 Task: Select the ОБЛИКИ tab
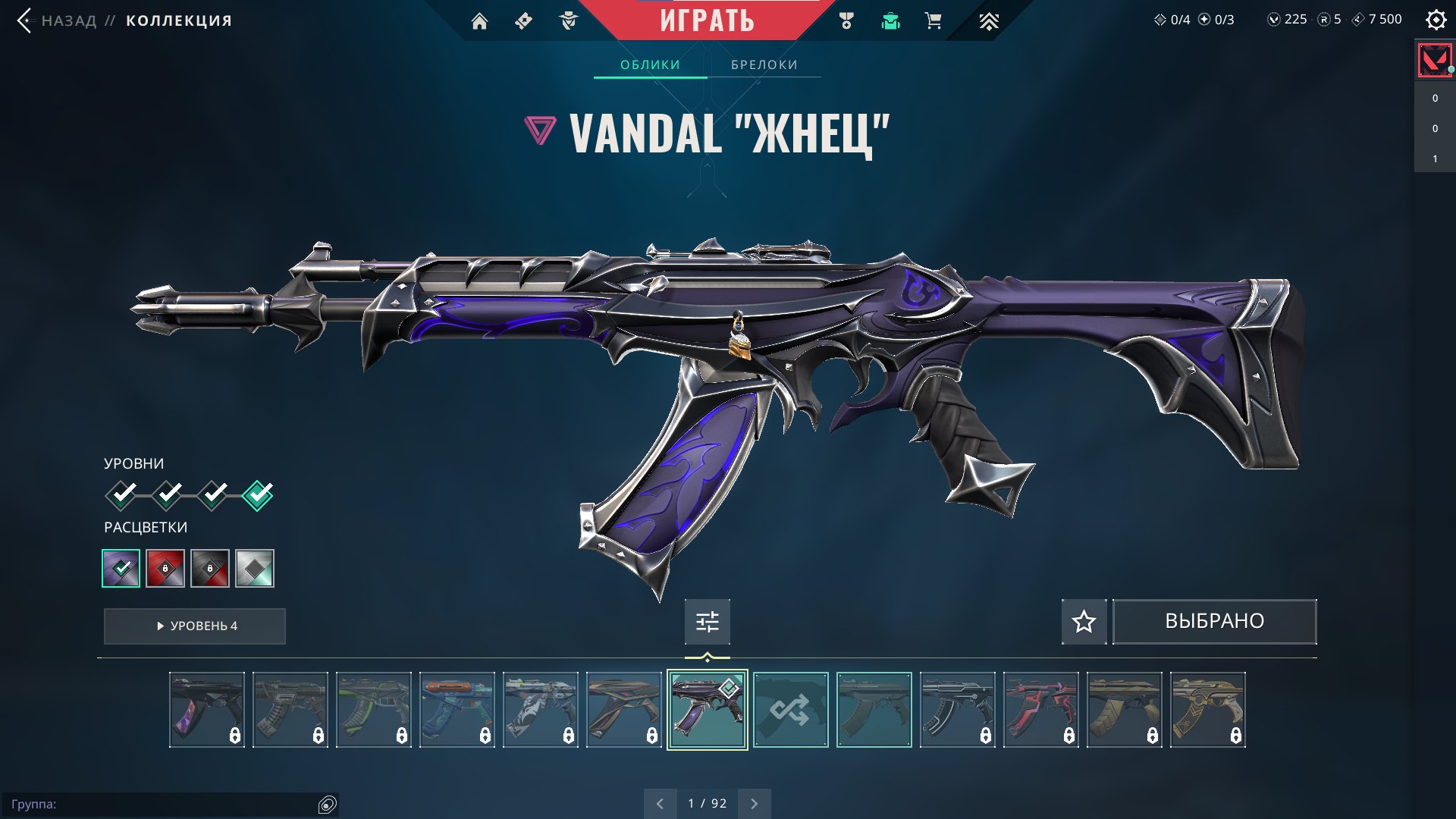click(x=651, y=64)
